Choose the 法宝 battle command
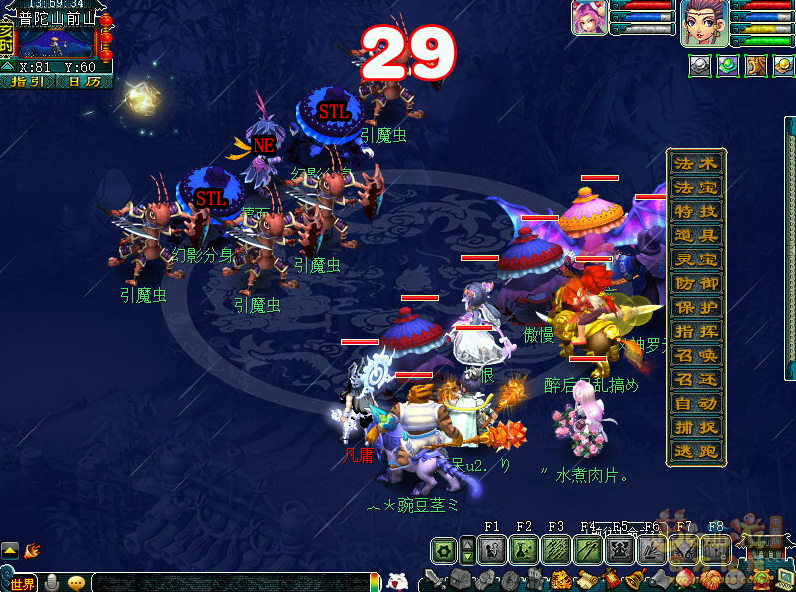The height and width of the screenshot is (592, 796). (696, 187)
